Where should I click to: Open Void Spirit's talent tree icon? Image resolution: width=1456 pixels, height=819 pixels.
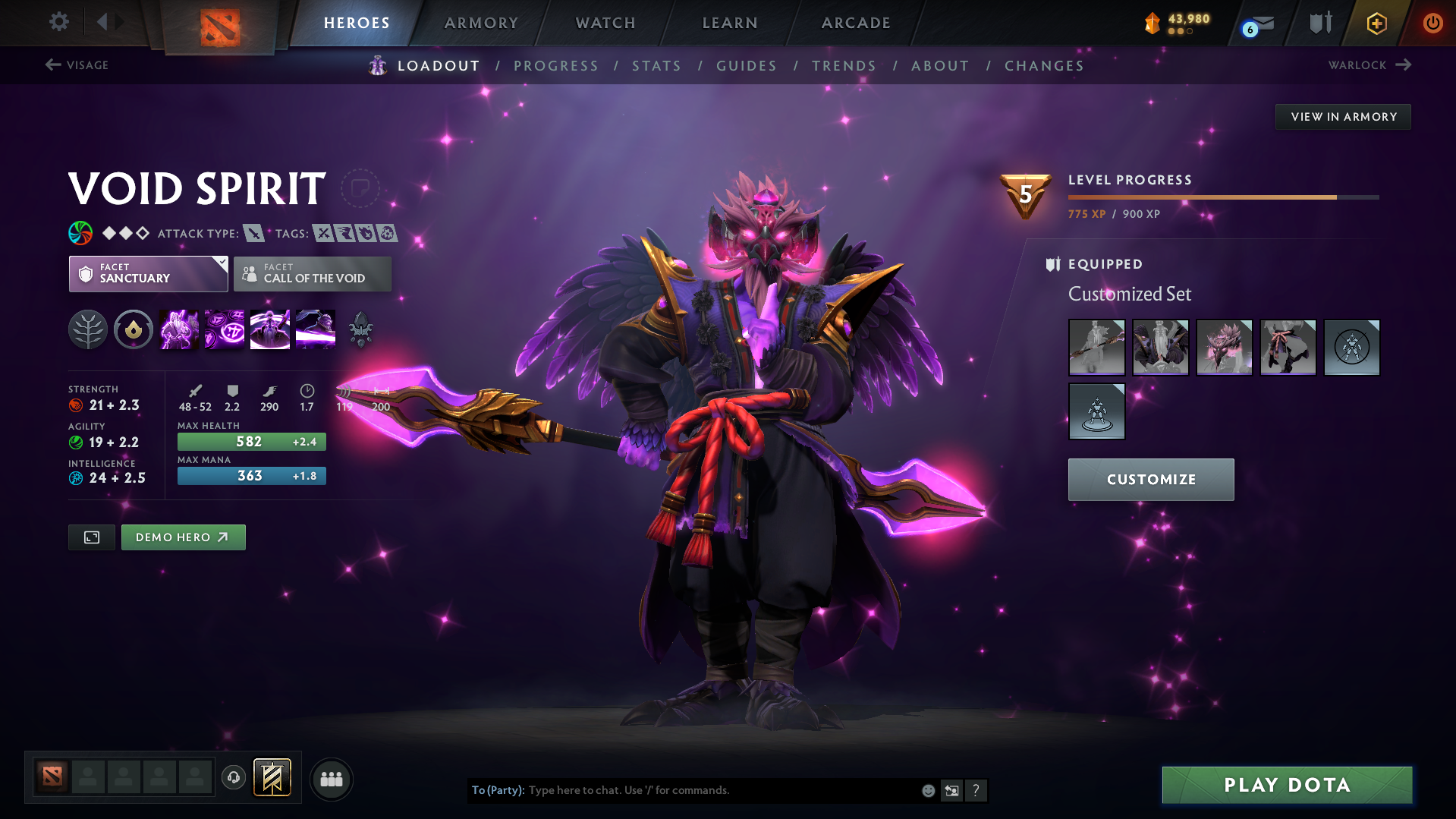click(x=88, y=329)
